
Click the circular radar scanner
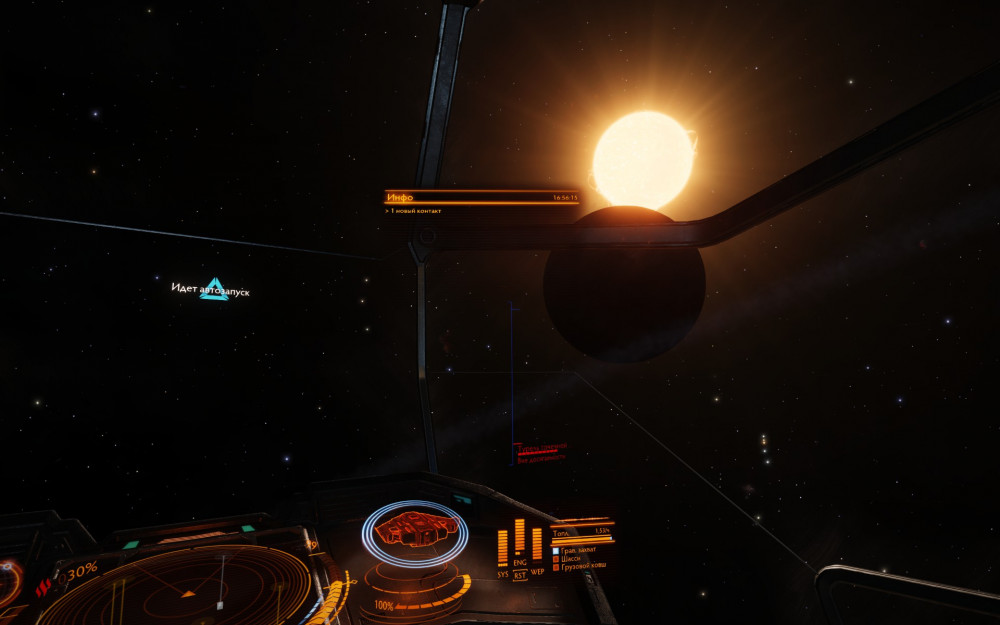190,588
